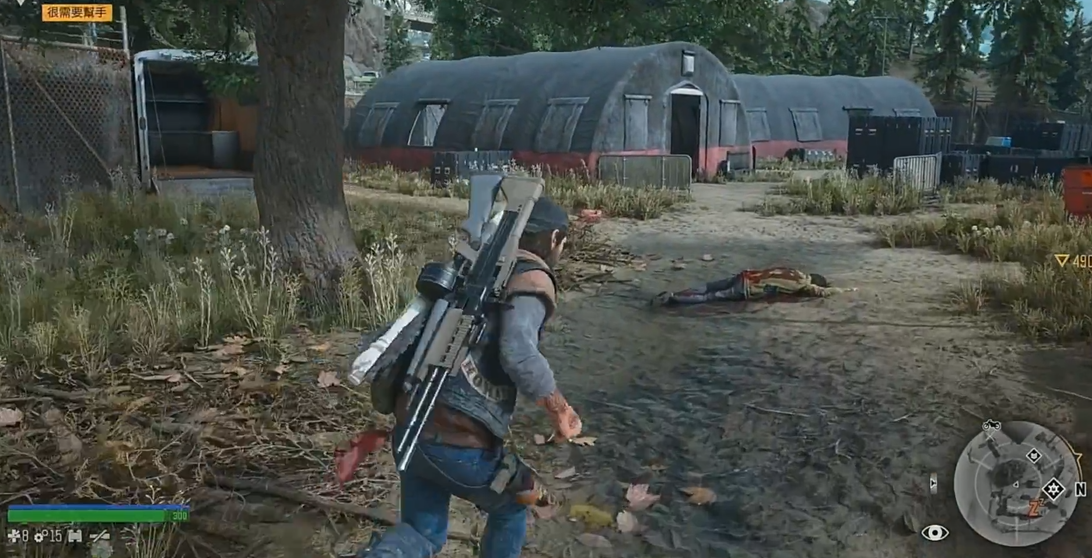Image resolution: width=1092 pixels, height=558 pixels.
Task: Click the scrap gear icon
Action: (41, 537)
